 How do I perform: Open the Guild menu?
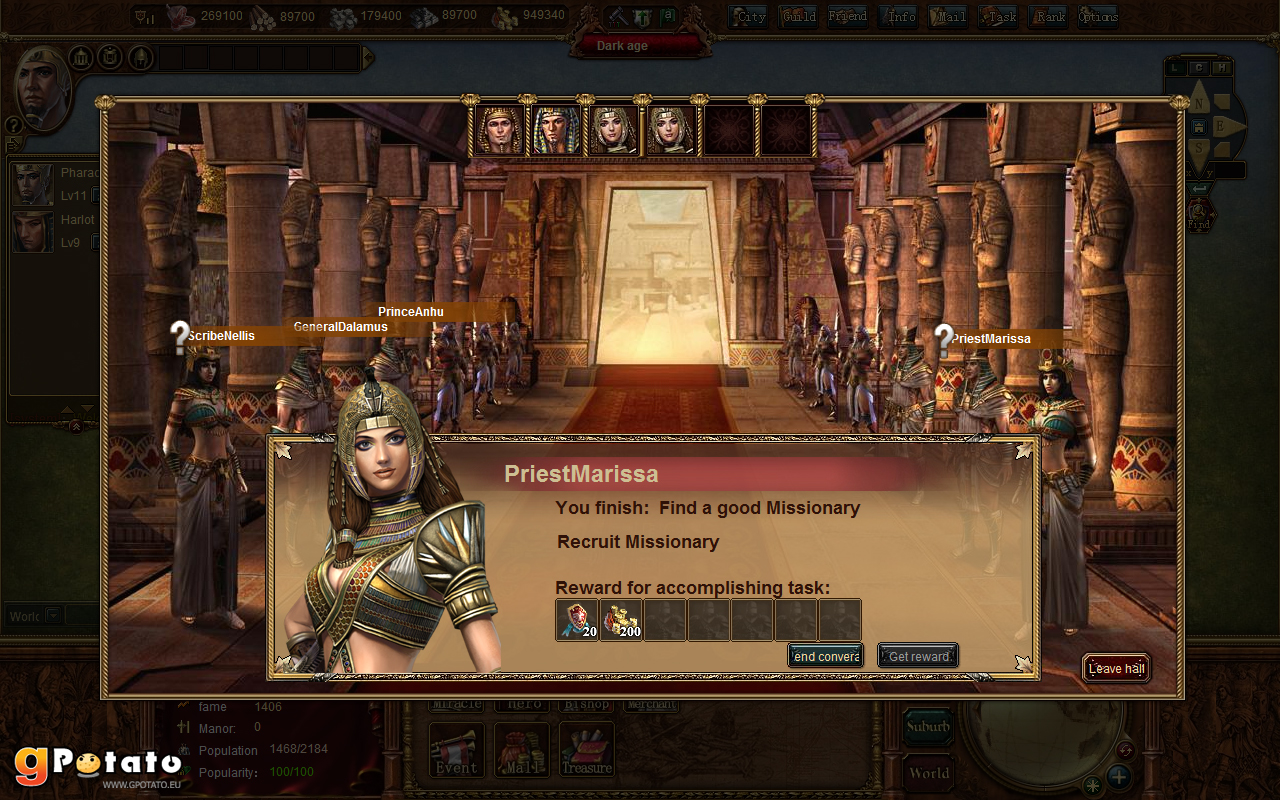798,16
